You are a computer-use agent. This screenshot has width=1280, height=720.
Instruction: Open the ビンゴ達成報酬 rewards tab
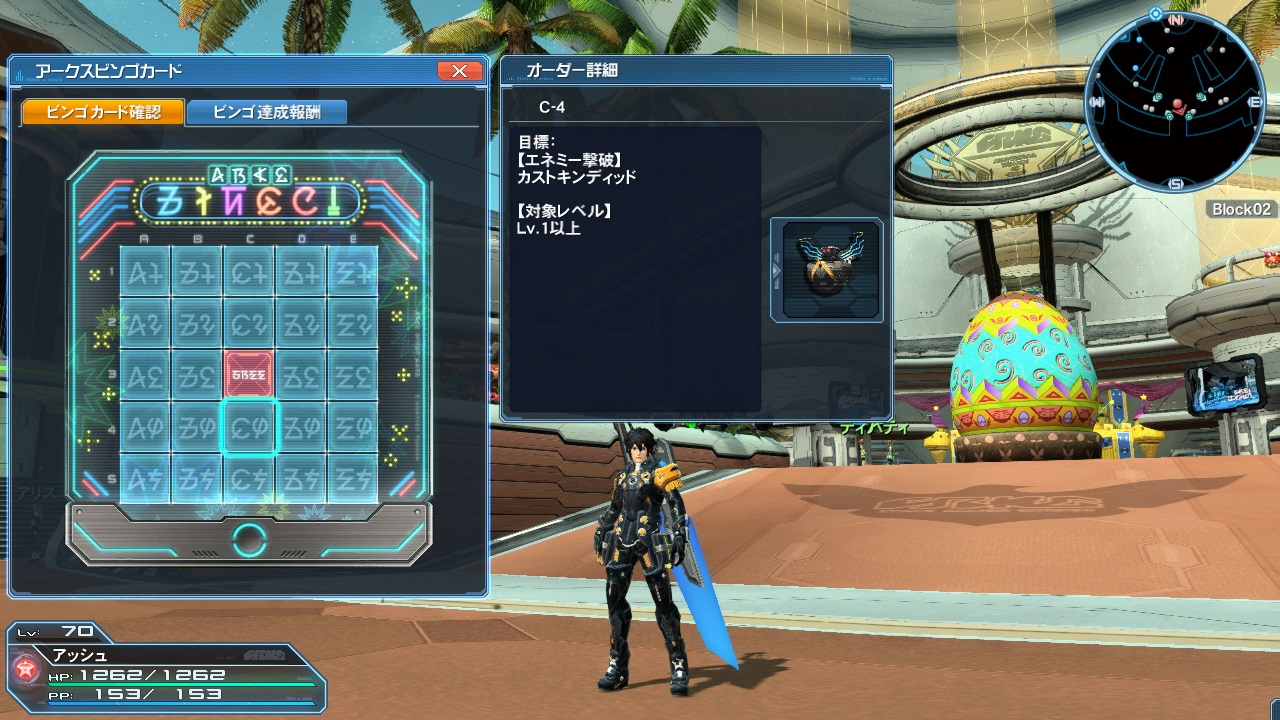266,112
